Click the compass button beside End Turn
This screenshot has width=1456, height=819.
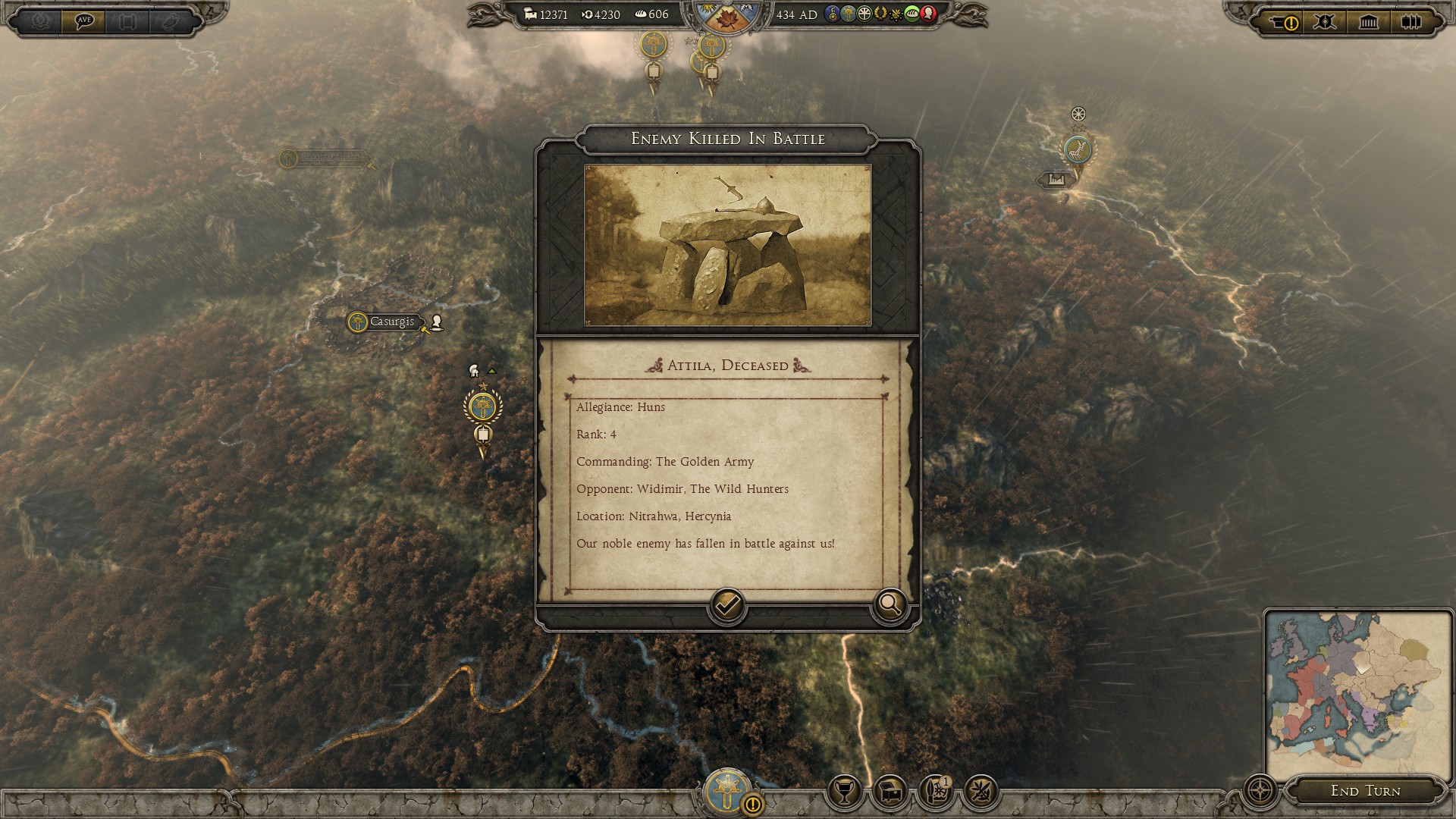[1260, 791]
